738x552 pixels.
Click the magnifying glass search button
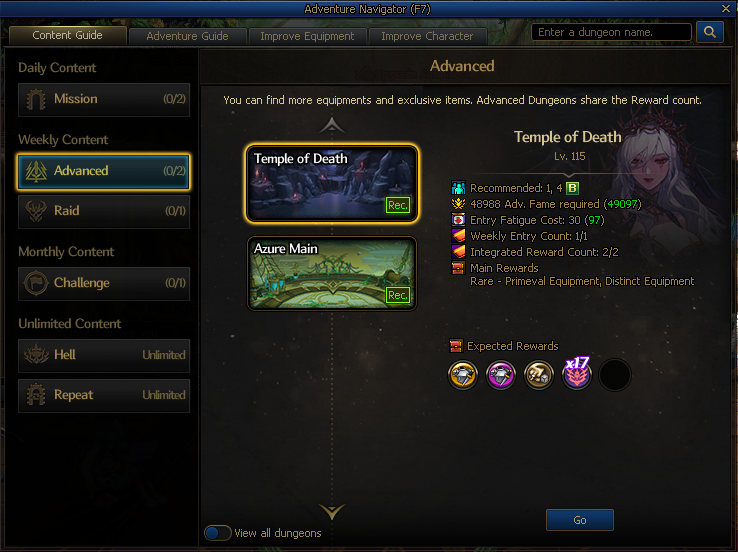click(x=709, y=32)
